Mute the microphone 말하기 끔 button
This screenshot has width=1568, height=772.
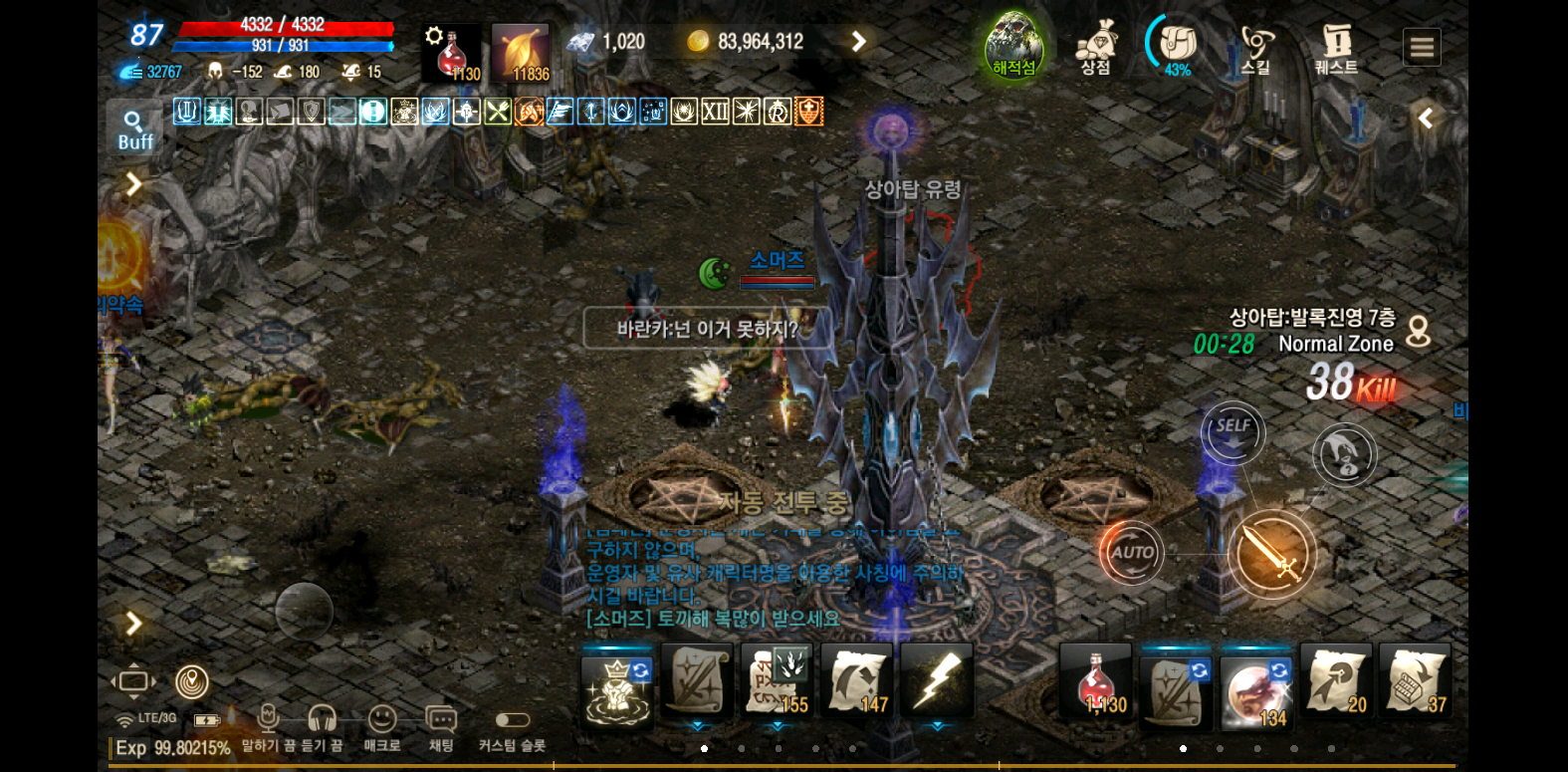268,727
